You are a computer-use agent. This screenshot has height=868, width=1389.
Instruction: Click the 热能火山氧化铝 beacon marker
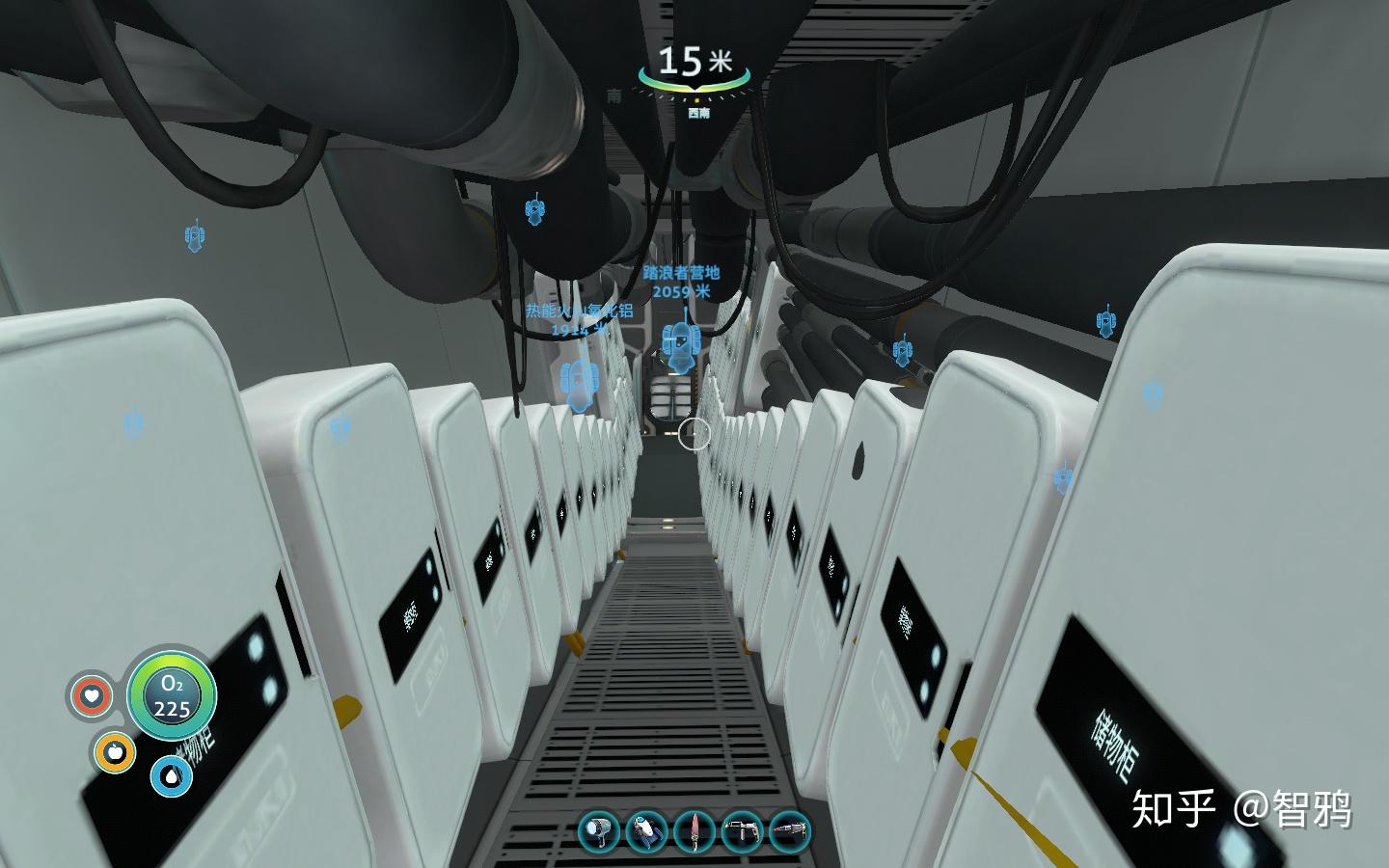[x=579, y=384]
